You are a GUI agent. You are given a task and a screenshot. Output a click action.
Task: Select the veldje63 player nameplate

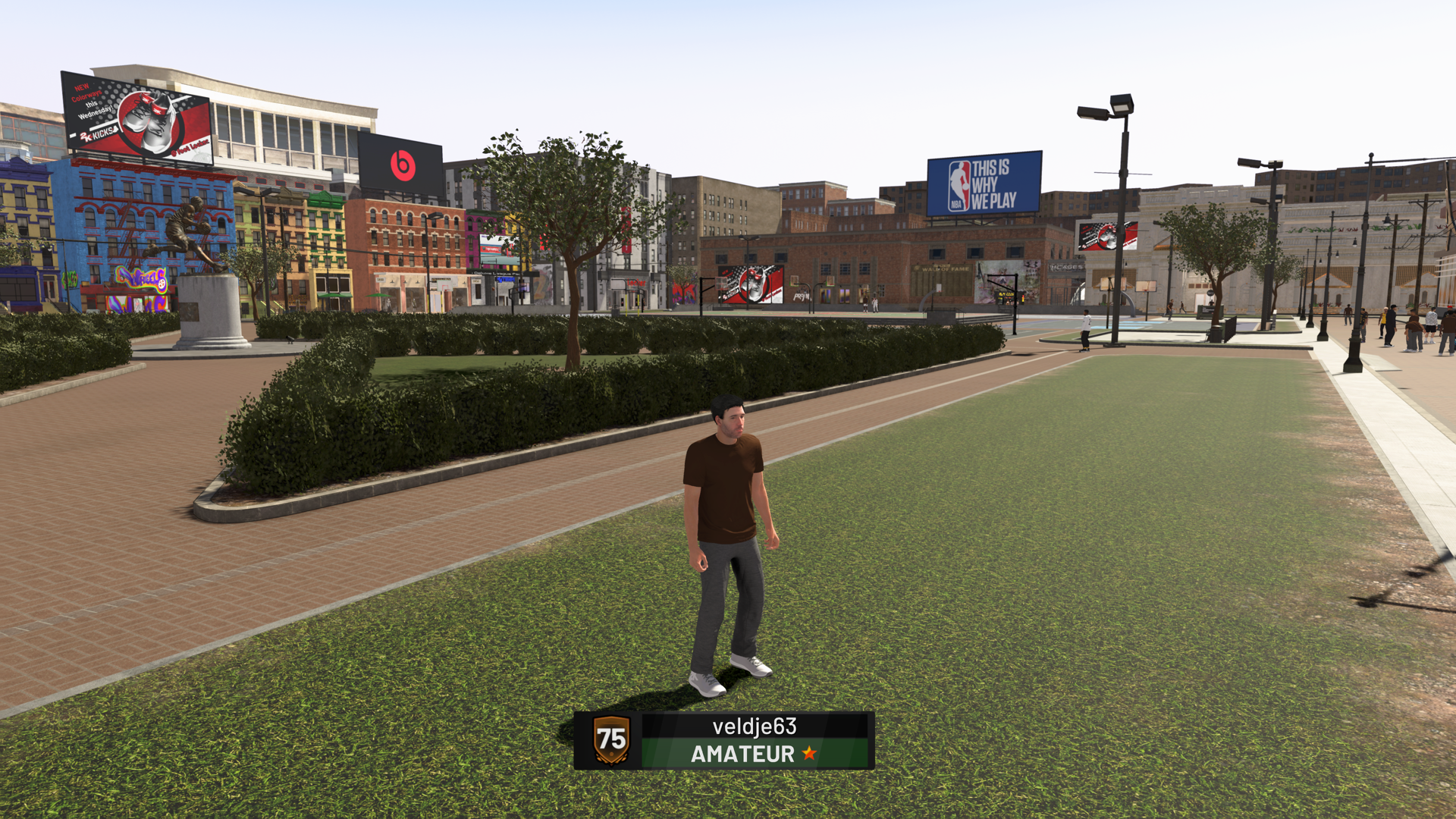pos(724,740)
